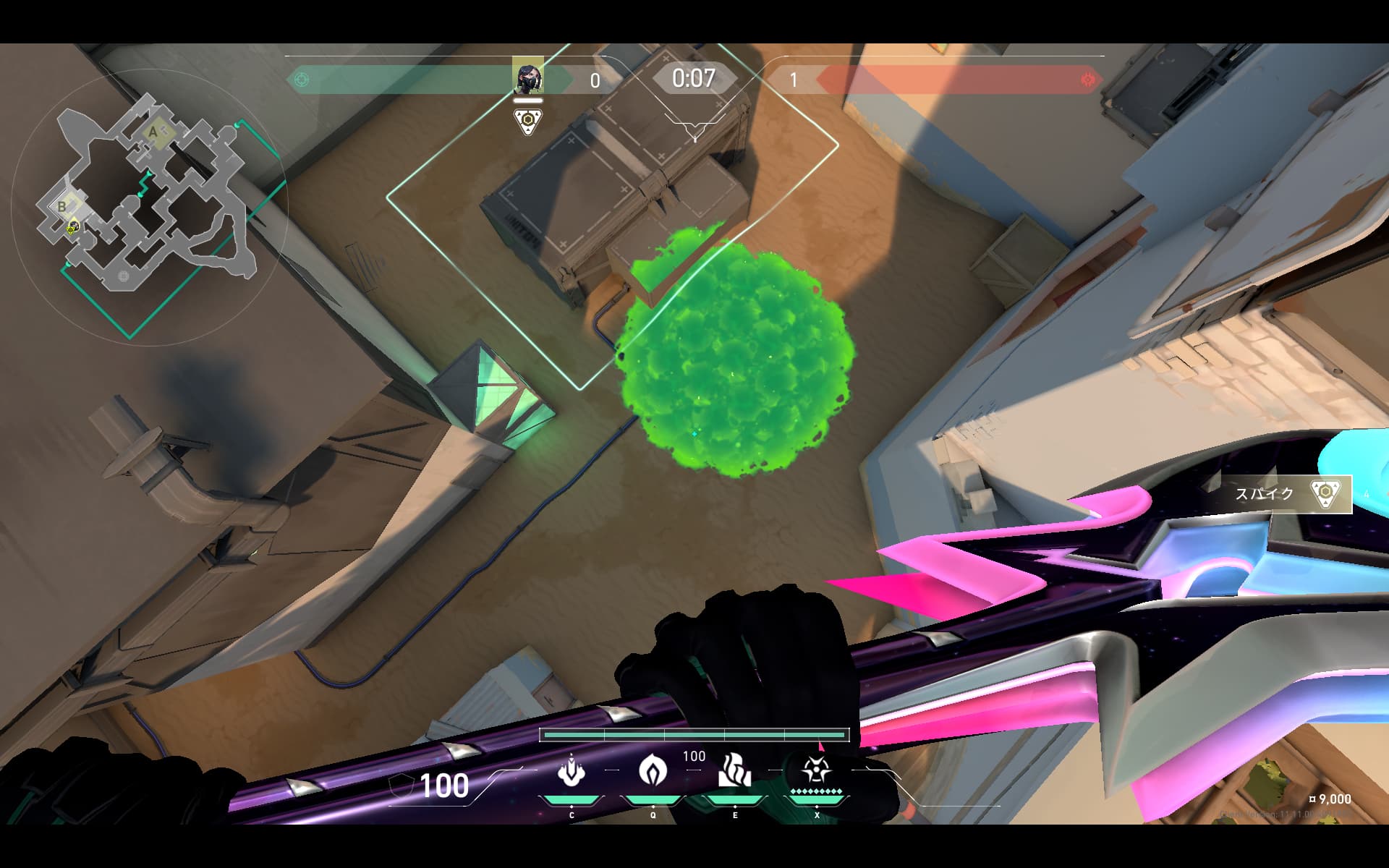Select the A site marker on minimap
Screen dimensions: 1389x868
coord(153,132)
